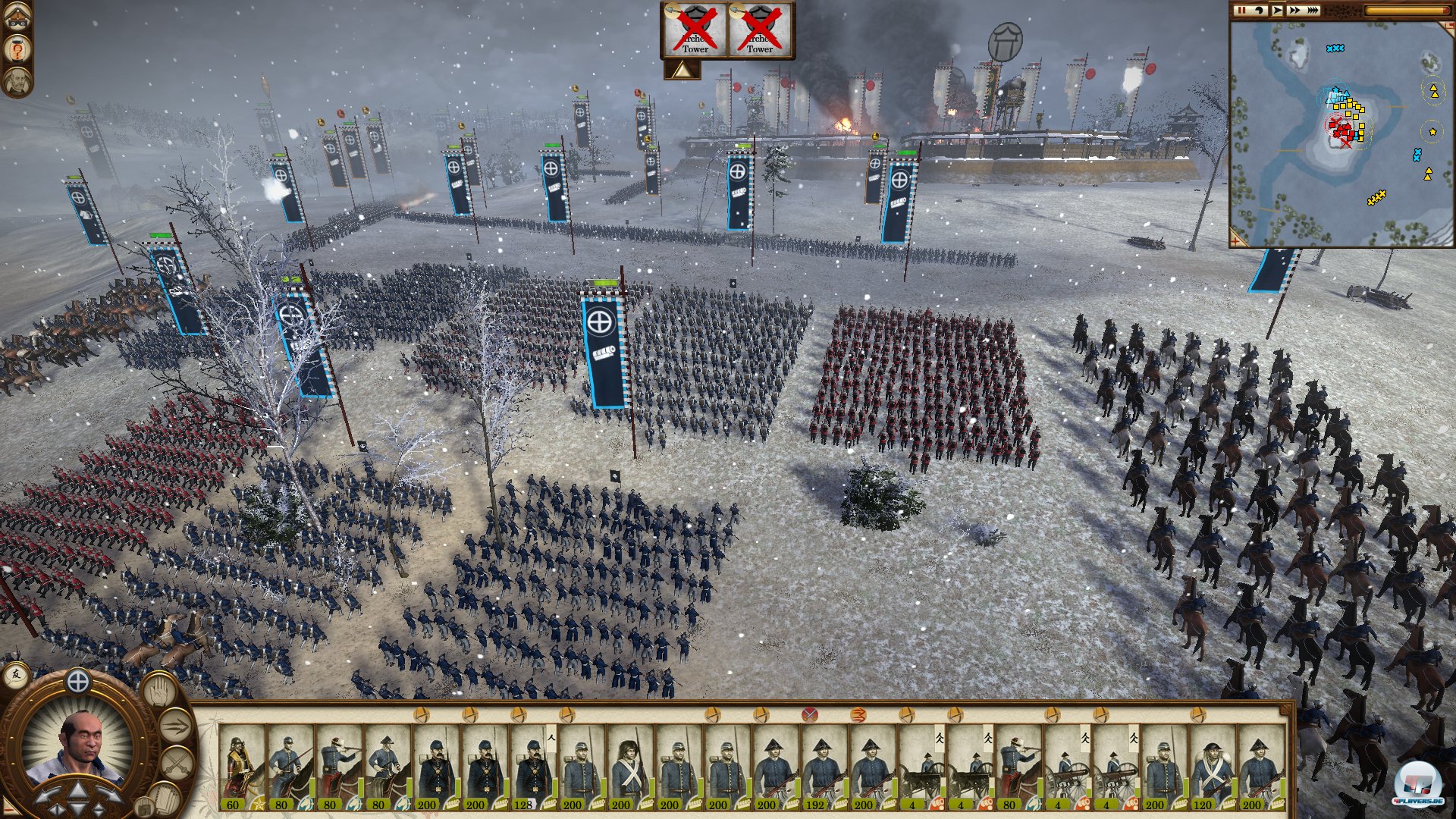Screen dimensions: 1456x819
Task: Click the raised hand halt button
Action: click(158, 692)
